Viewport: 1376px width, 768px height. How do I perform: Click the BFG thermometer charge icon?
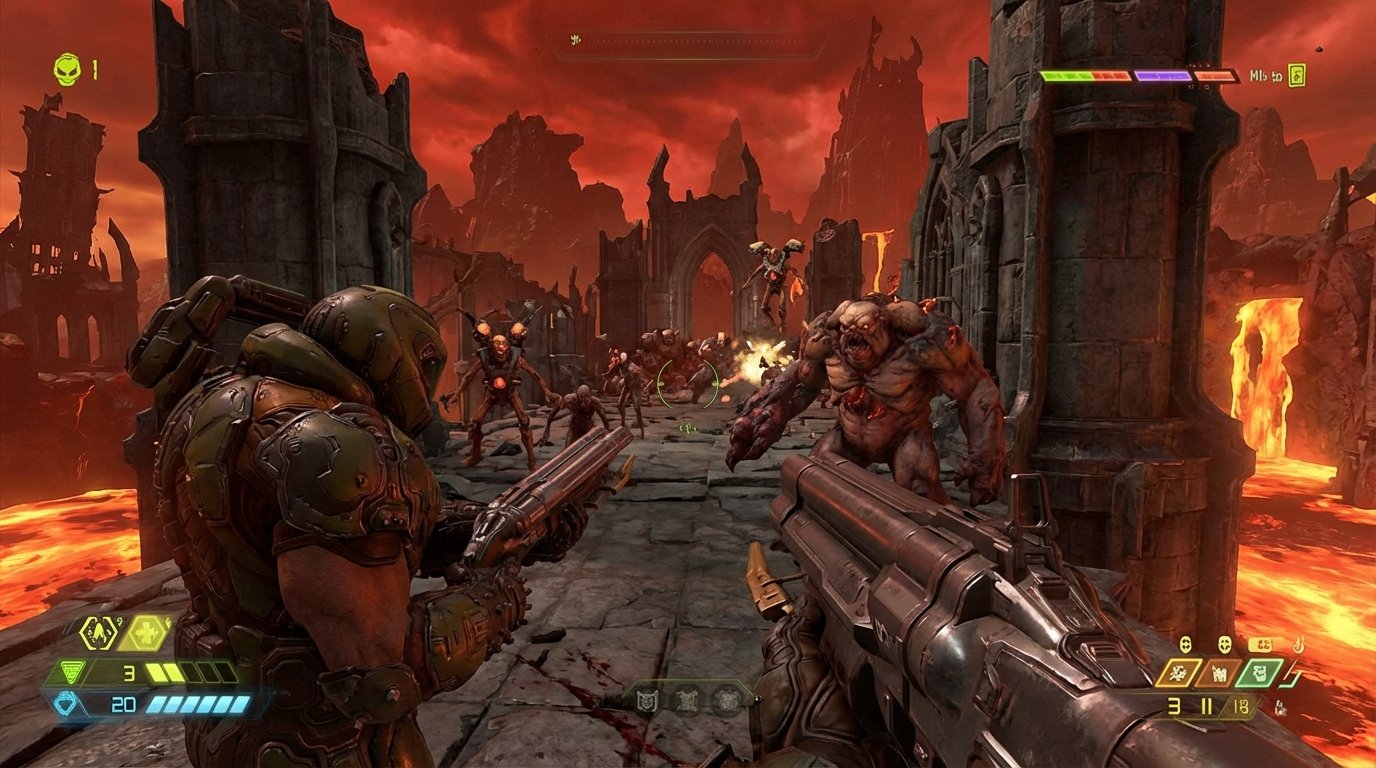(x=1299, y=645)
